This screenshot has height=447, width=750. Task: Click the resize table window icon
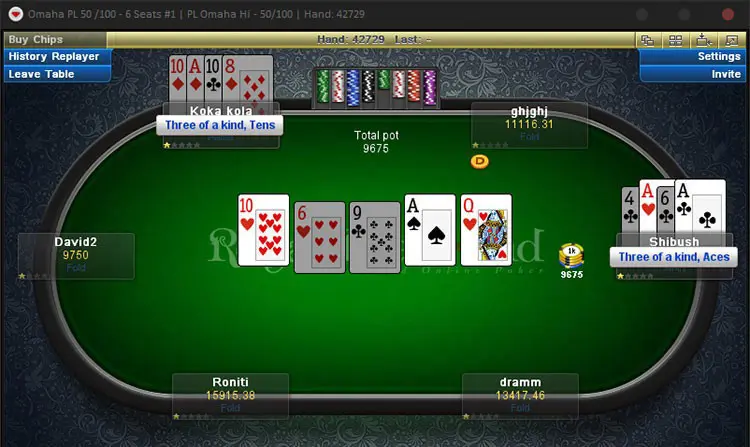point(730,40)
